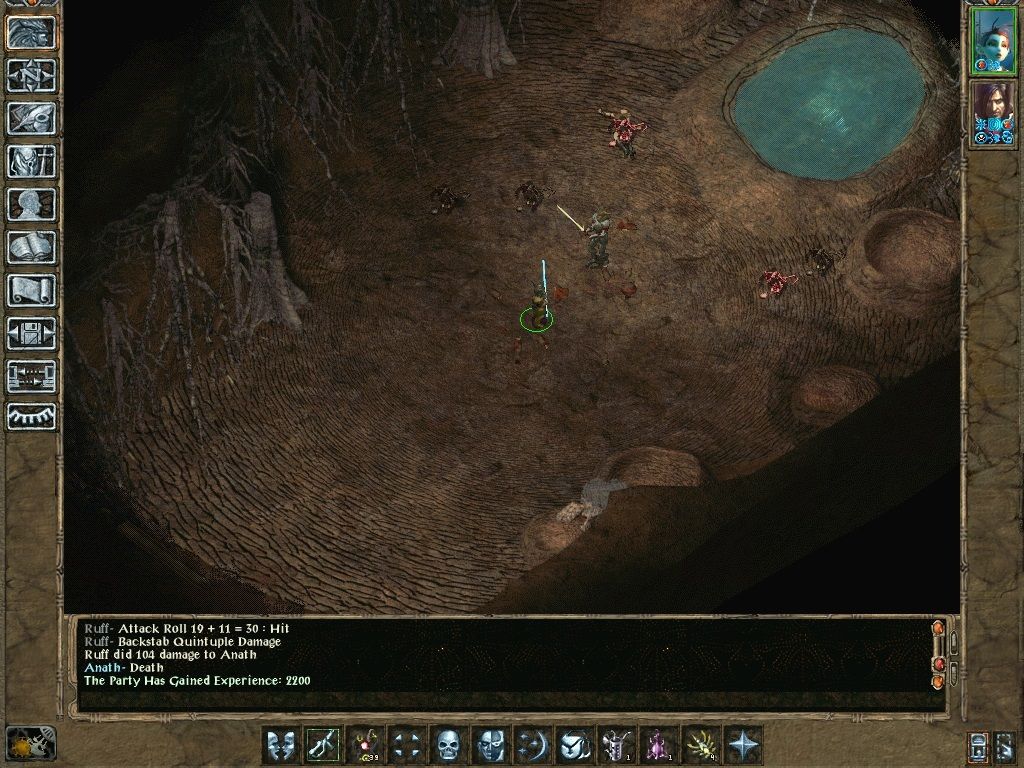Click the four-arrows action button

tap(406, 745)
